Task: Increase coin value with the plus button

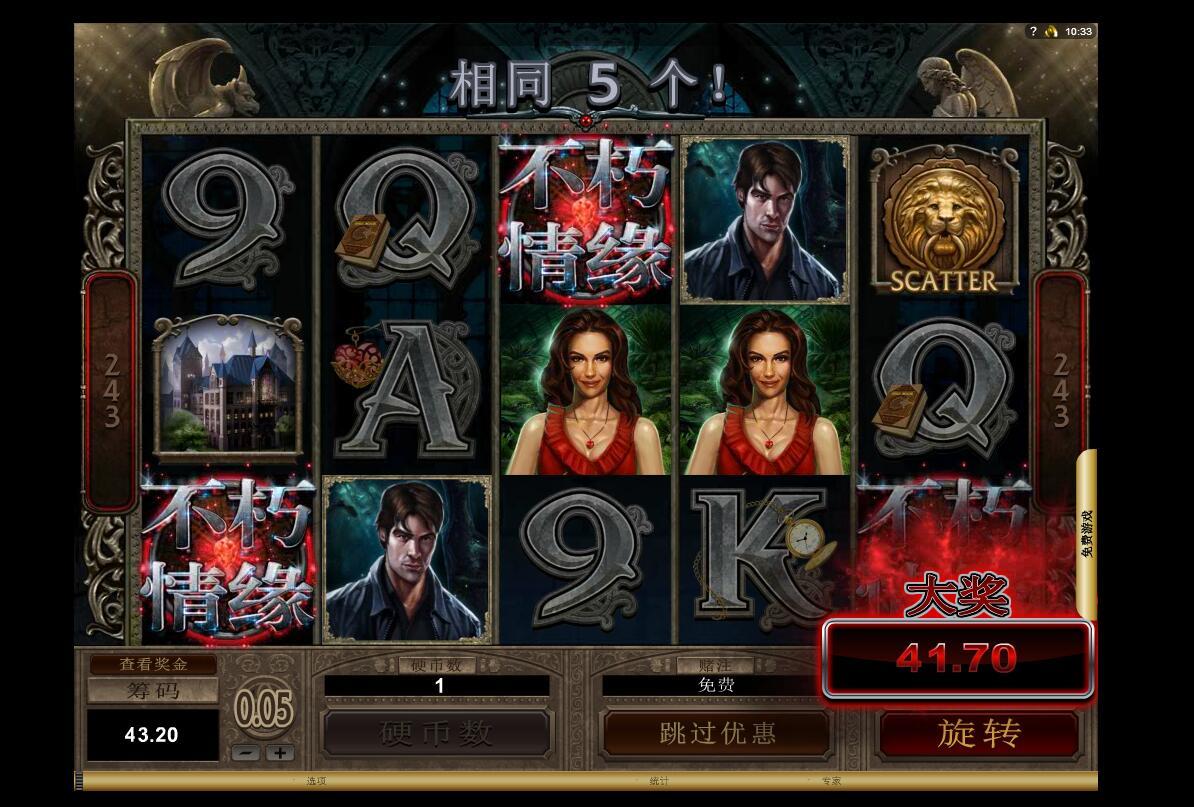Action: (x=280, y=753)
